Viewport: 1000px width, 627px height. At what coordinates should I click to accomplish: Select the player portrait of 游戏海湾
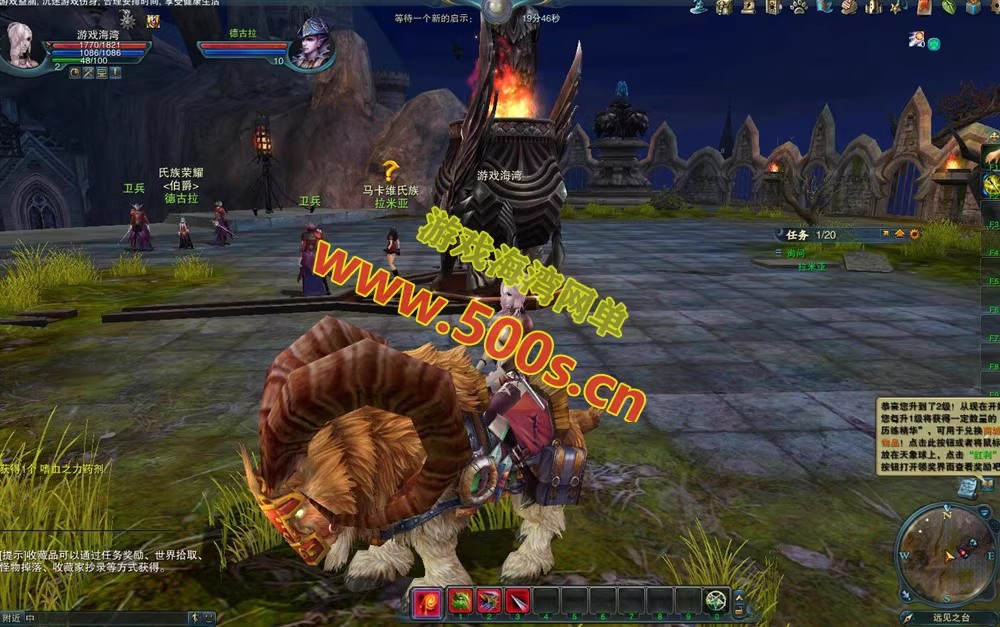(x=24, y=44)
